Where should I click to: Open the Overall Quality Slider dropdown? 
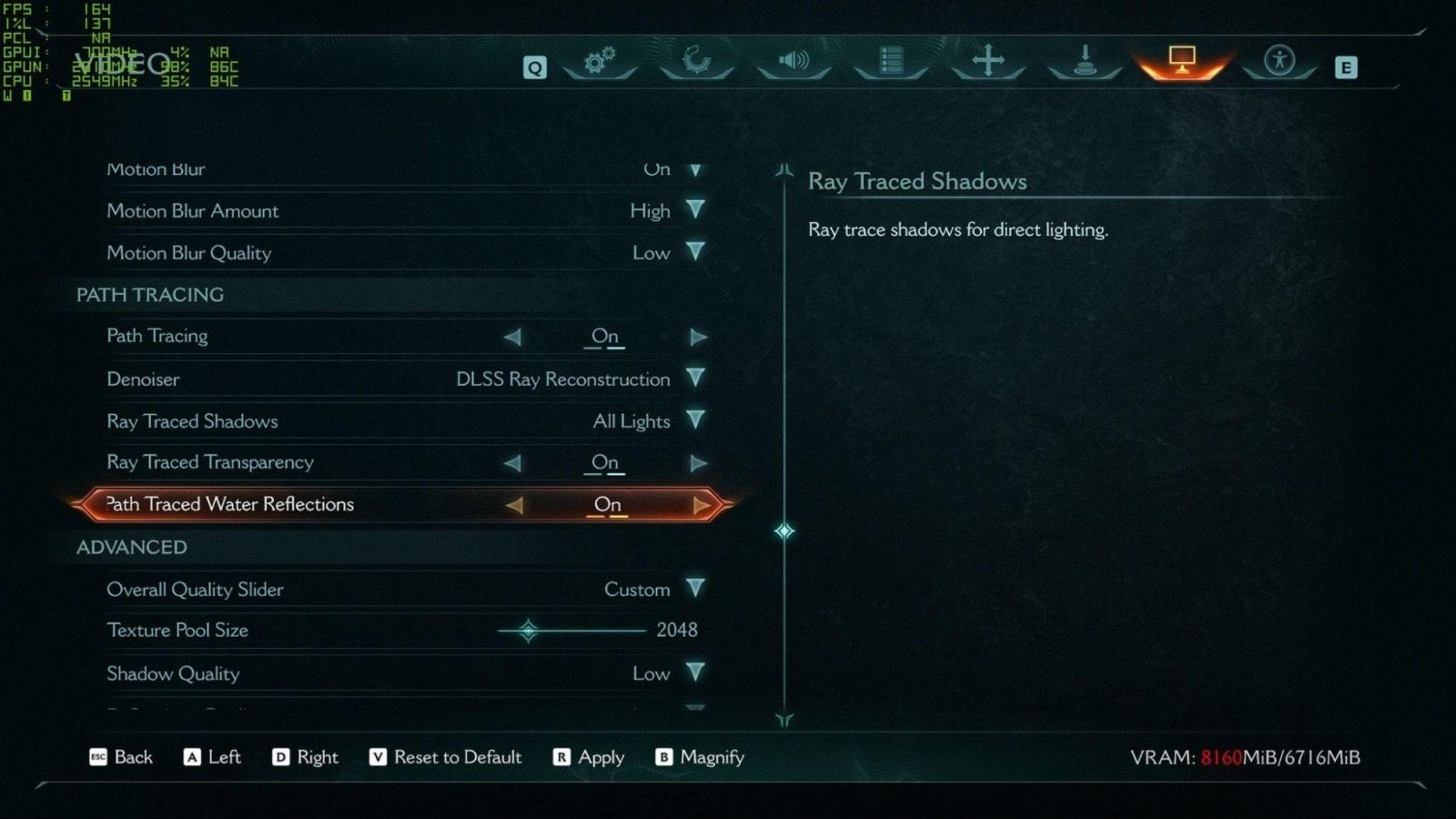695,589
